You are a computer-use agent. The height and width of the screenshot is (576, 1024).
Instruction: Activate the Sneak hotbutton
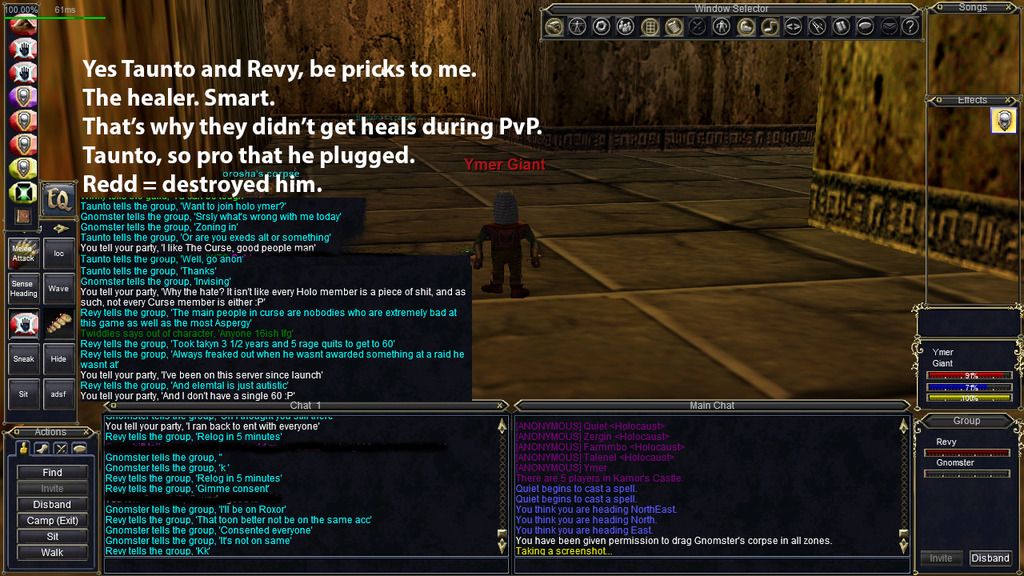[x=23, y=358]
